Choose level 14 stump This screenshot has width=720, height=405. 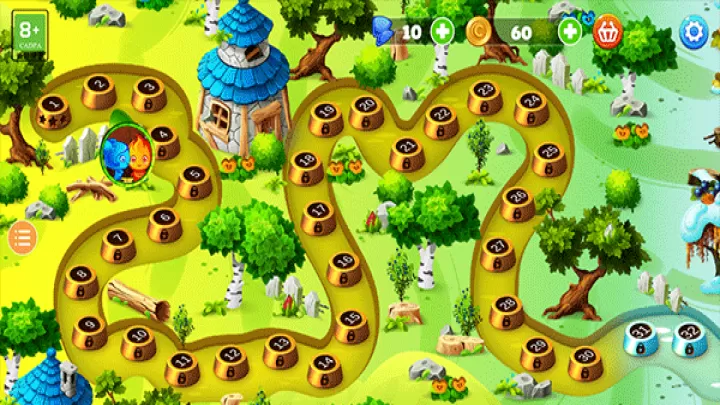323,368
